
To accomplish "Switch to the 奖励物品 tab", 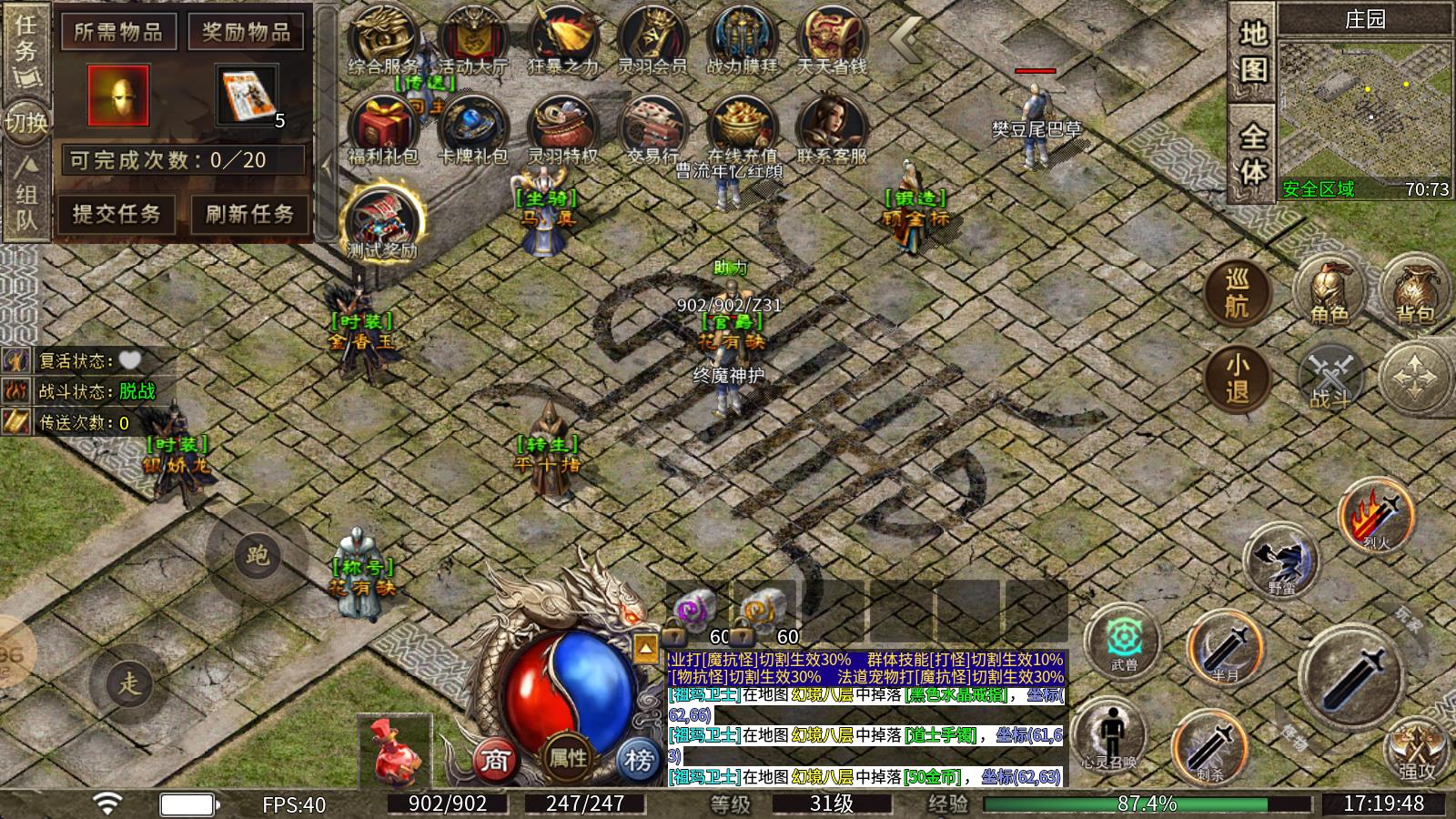I will click(x=247, y=34).
